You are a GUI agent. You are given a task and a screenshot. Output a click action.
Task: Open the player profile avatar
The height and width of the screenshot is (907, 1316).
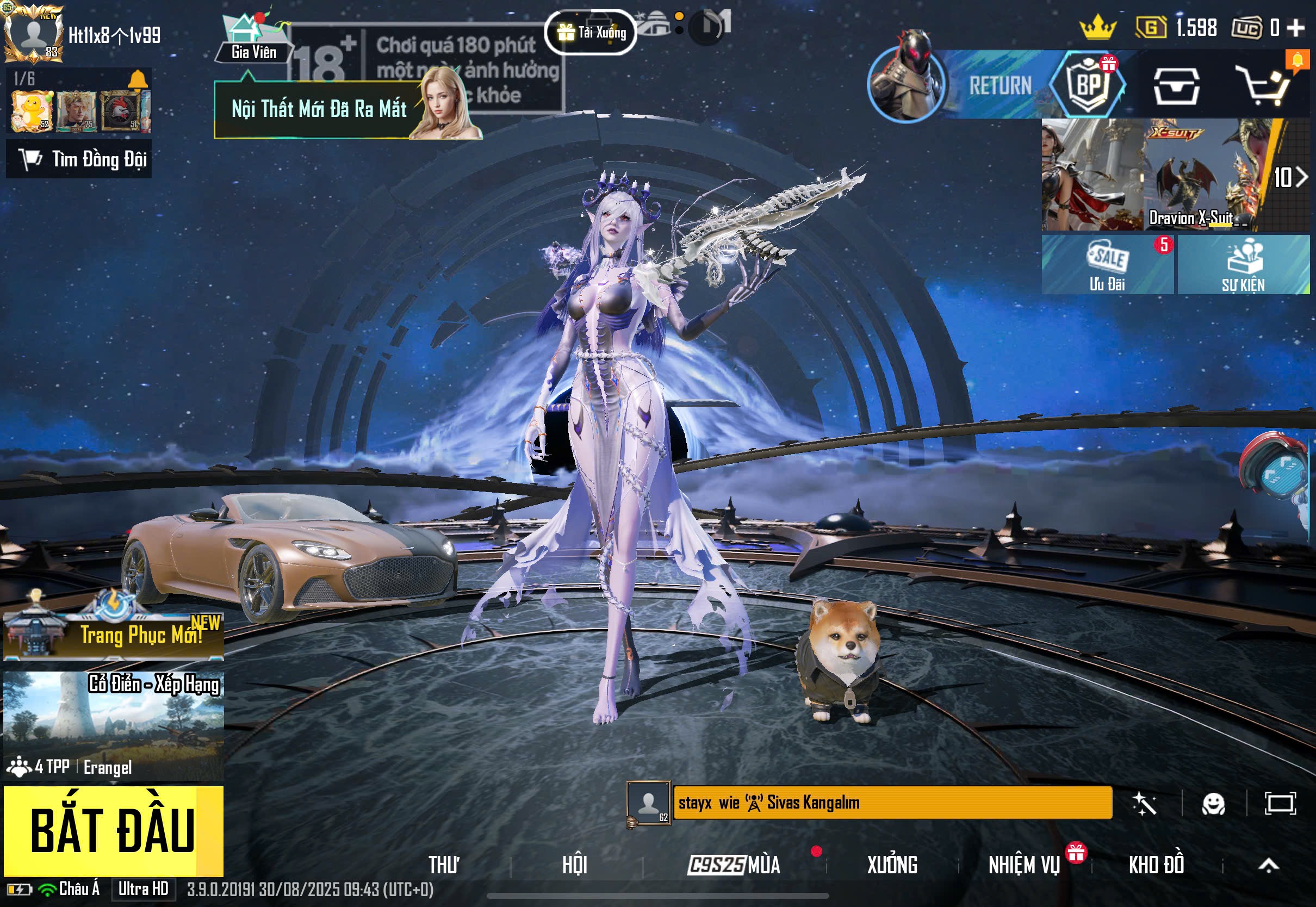click(33, 33)
